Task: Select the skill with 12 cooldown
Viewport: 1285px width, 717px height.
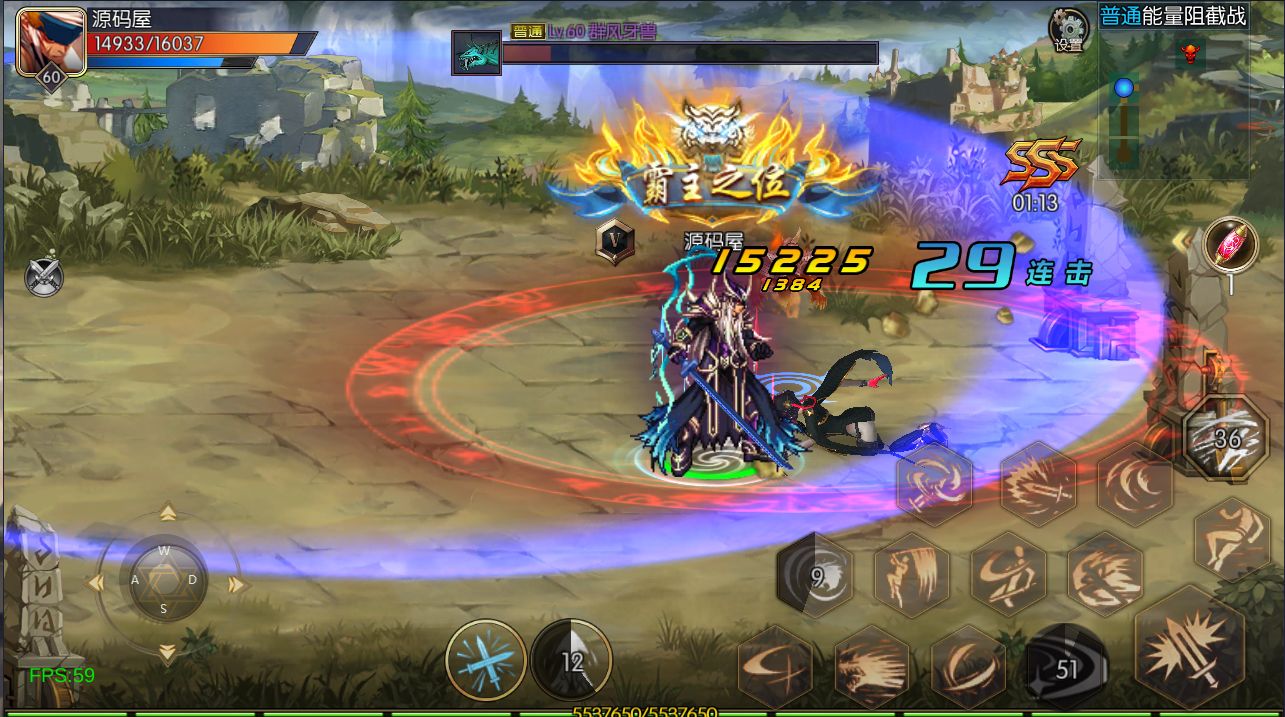Action: pyautogui.click(x=571, y=660)
